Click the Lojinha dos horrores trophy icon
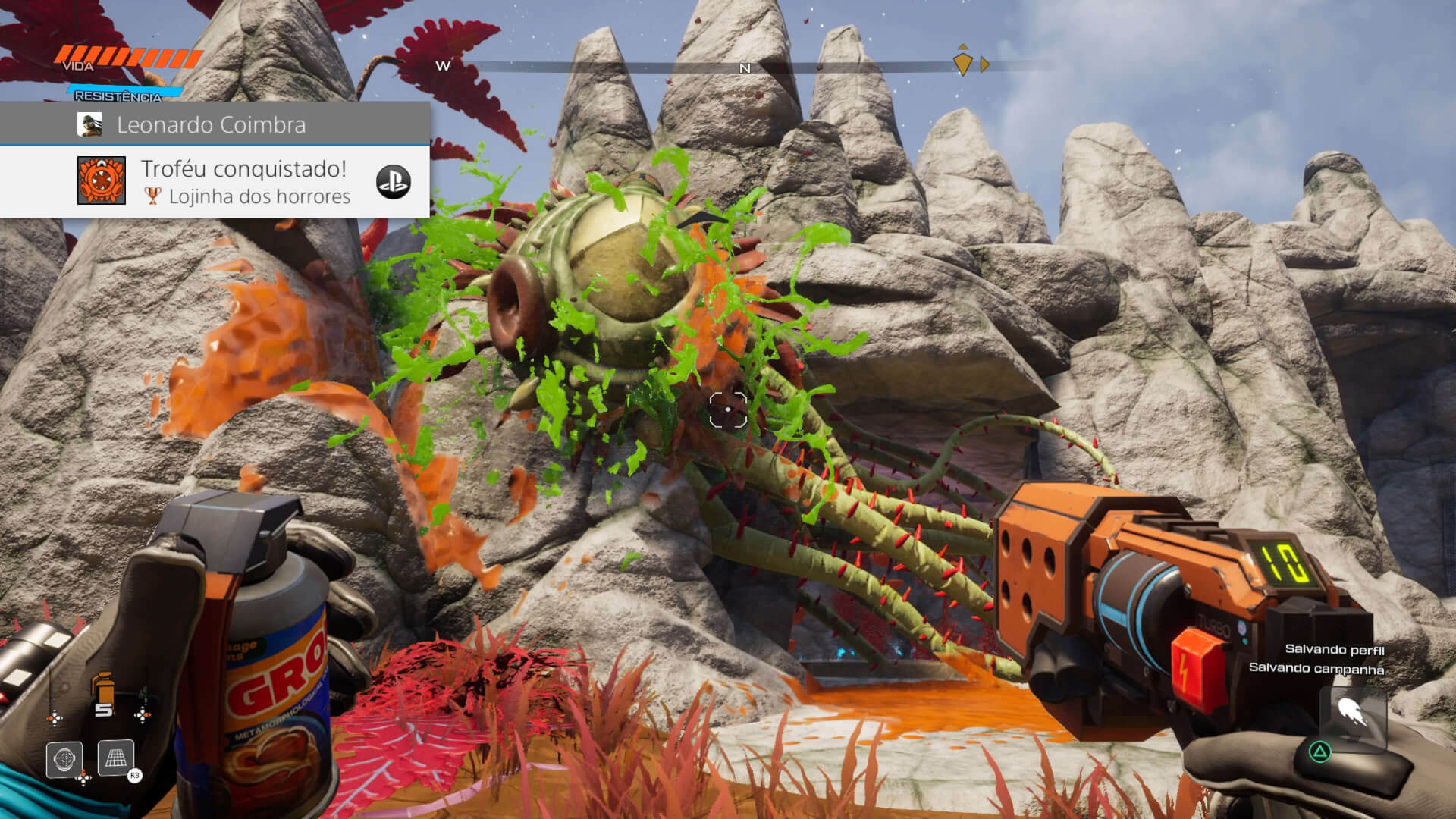 coord(102,180)
